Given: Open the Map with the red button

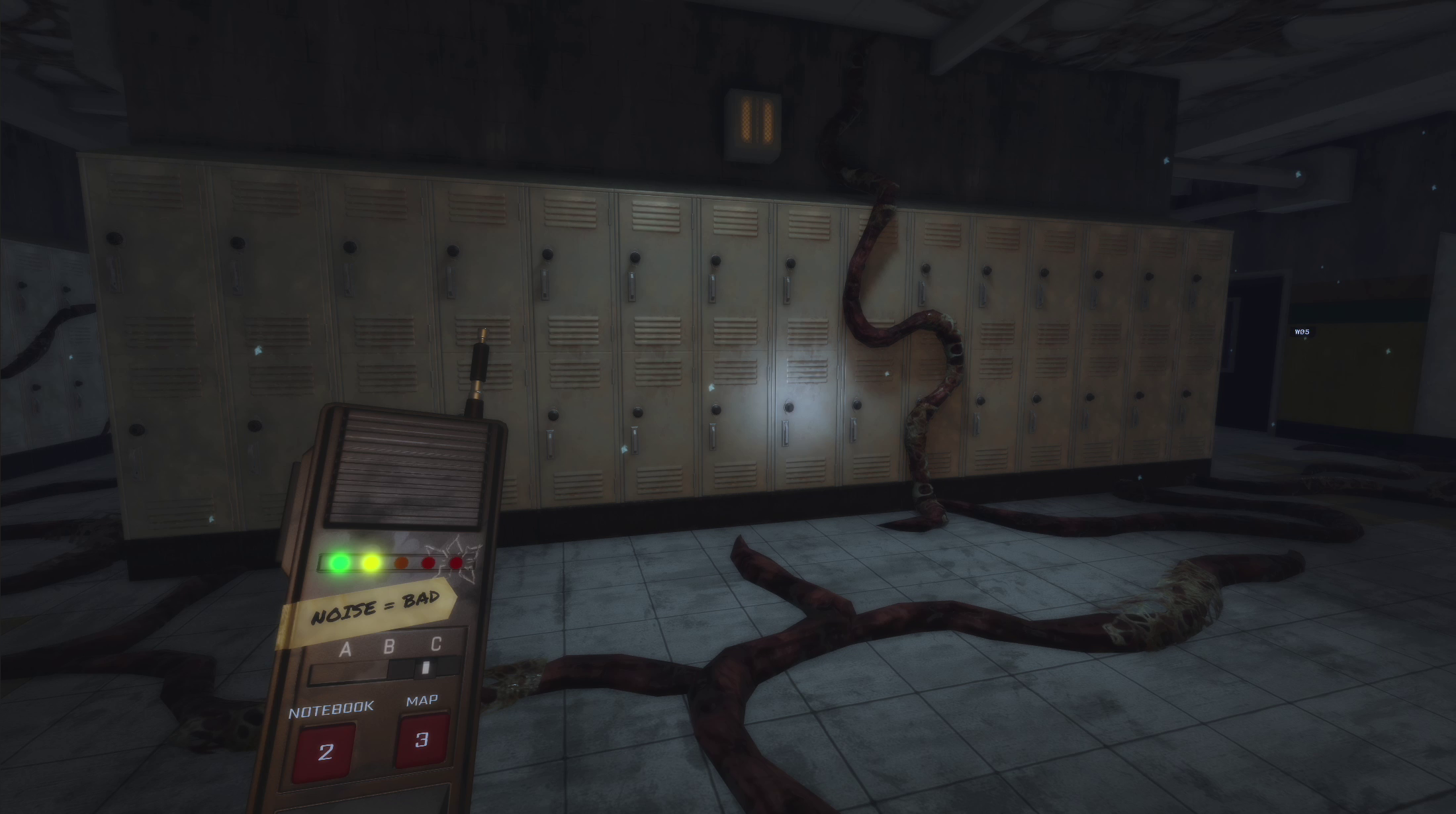Looking at the screenshot, I should pyautogui.click(x=422, y=739).
